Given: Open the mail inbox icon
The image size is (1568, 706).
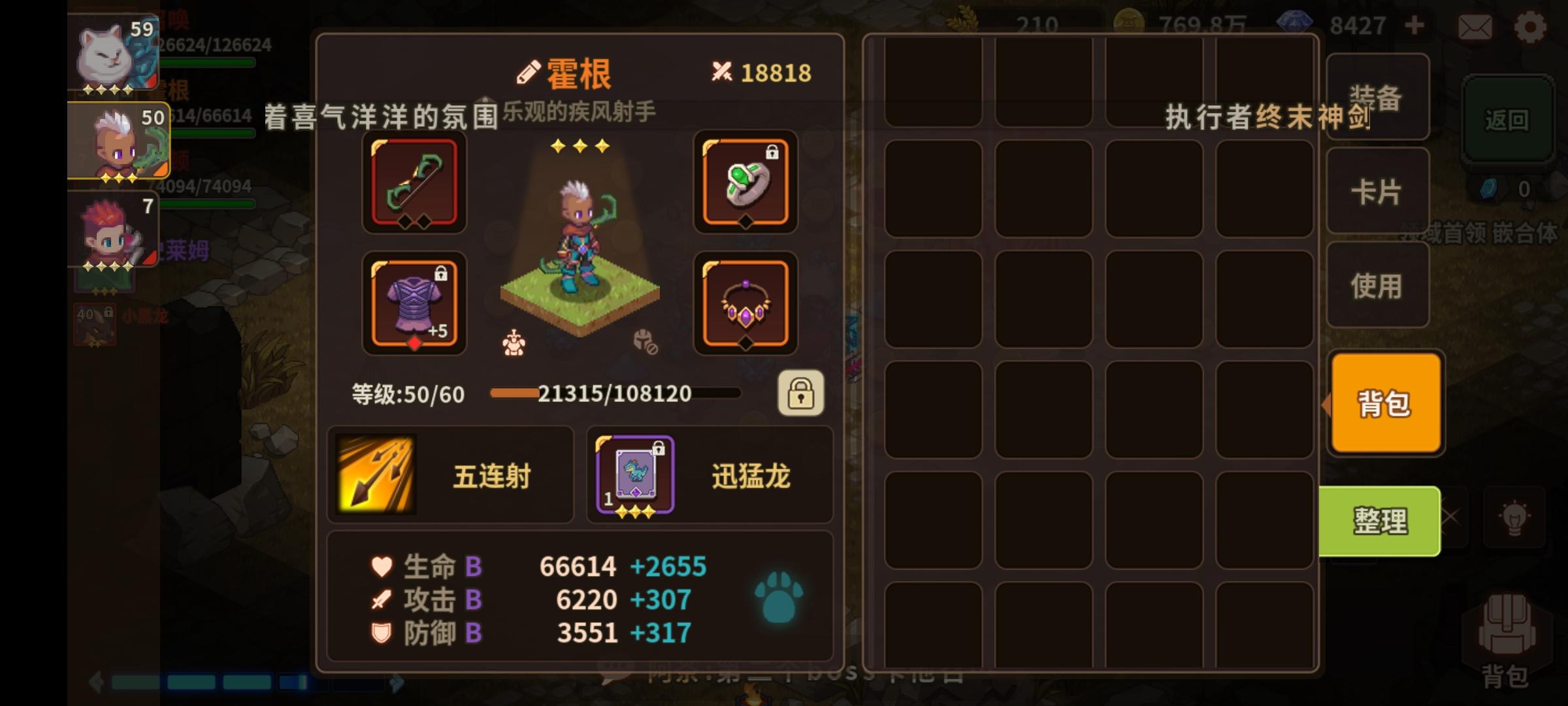Looking at the screenshot, I should click(x=1475, y=26).
